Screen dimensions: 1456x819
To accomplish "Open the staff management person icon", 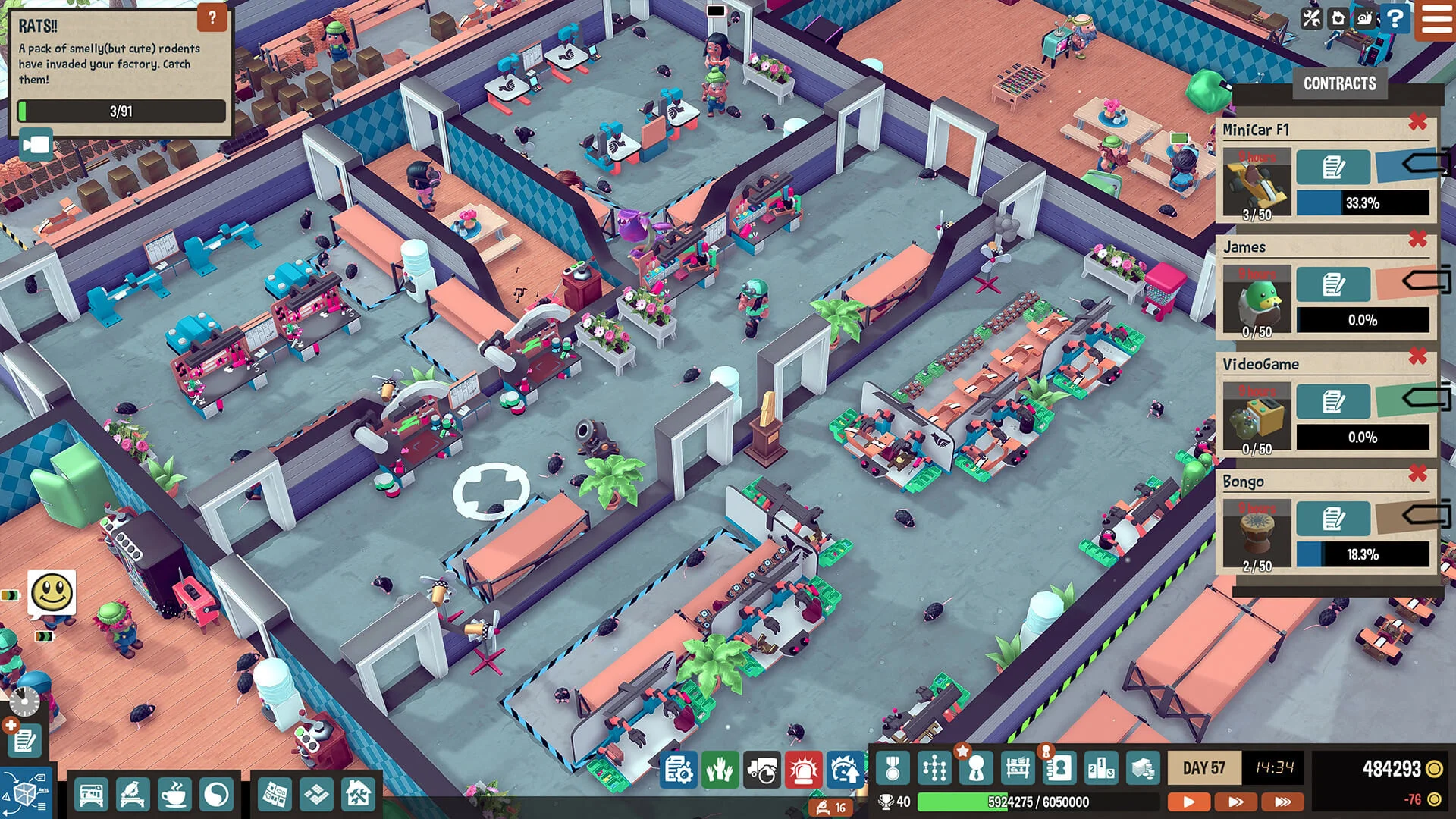I will (x=977, y=768).
